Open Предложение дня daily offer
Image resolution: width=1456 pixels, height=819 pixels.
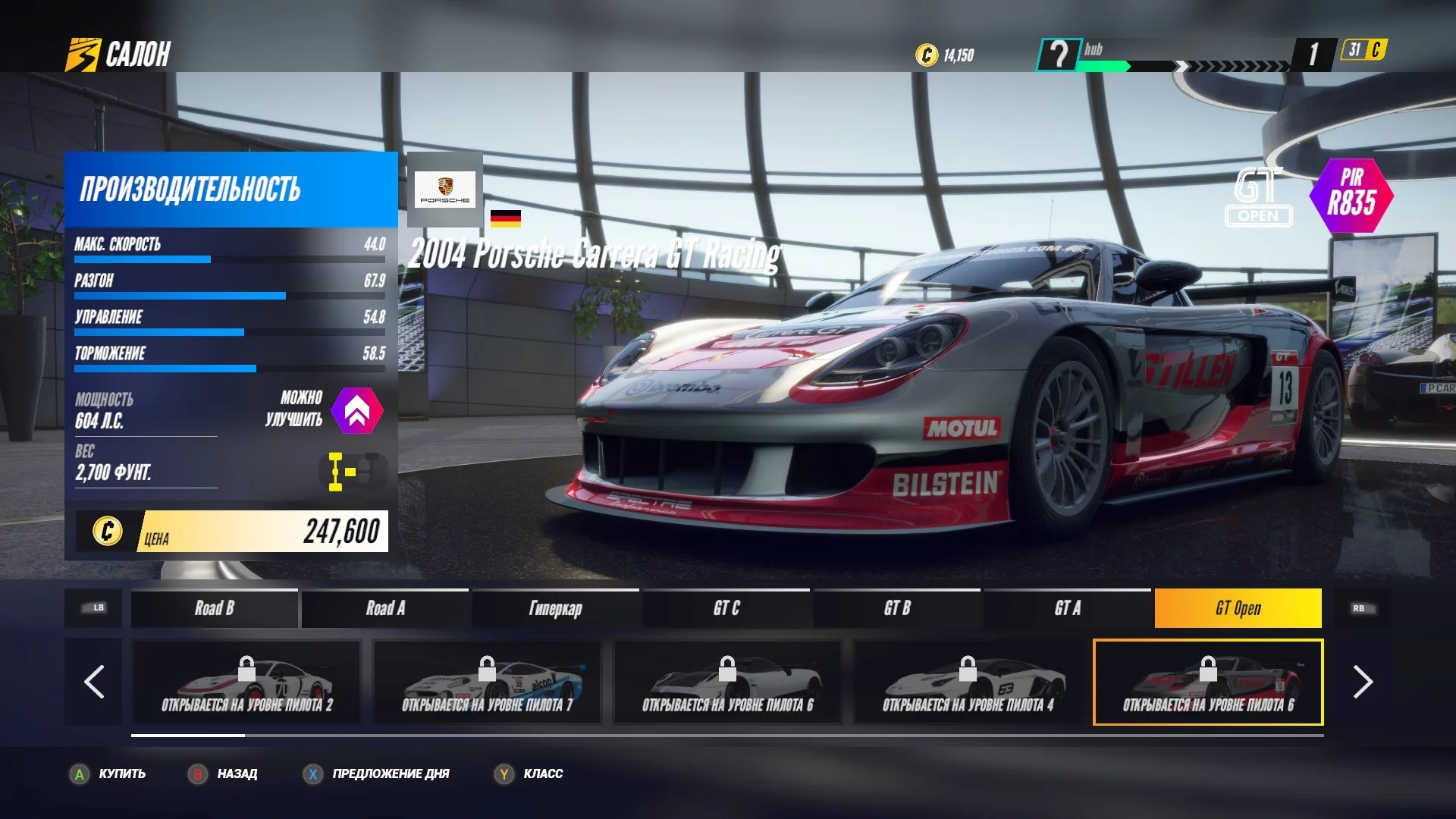[378, 773]
